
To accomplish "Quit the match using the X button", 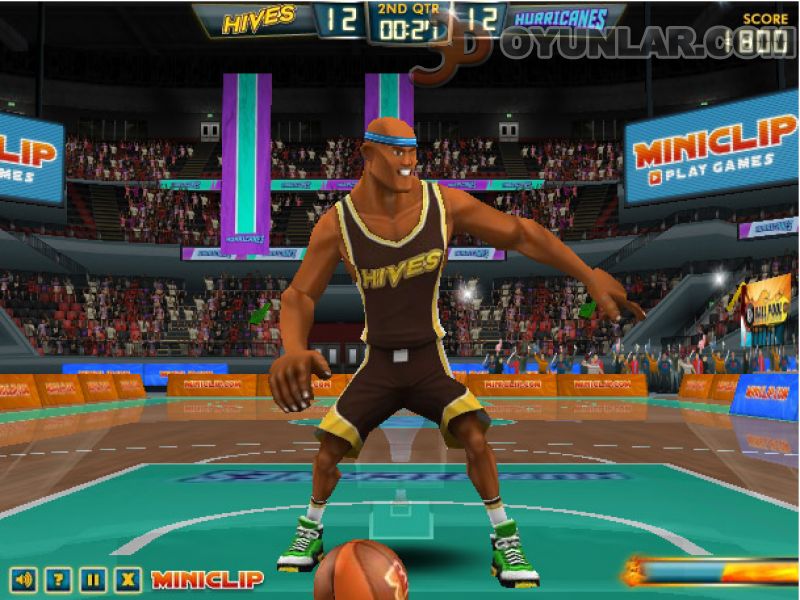I will pos(127,579).
